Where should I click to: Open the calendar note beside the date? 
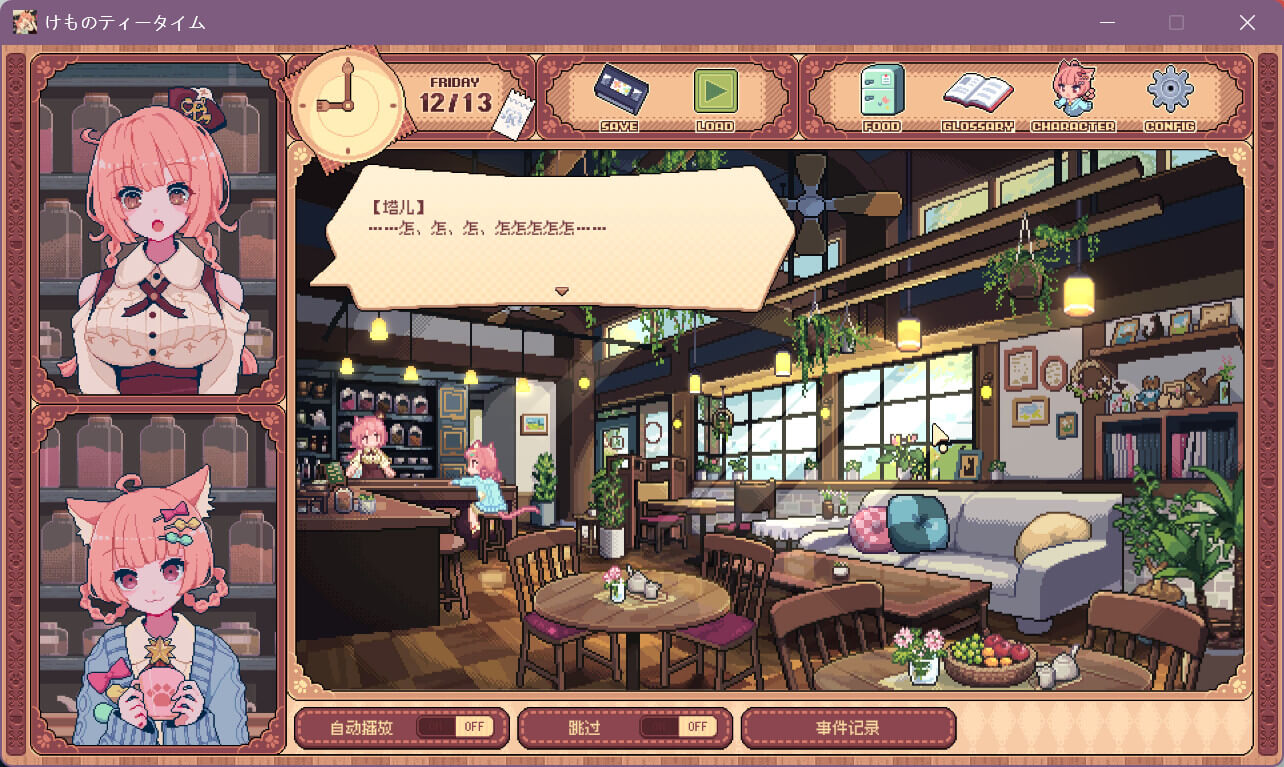tap(510, 113)
